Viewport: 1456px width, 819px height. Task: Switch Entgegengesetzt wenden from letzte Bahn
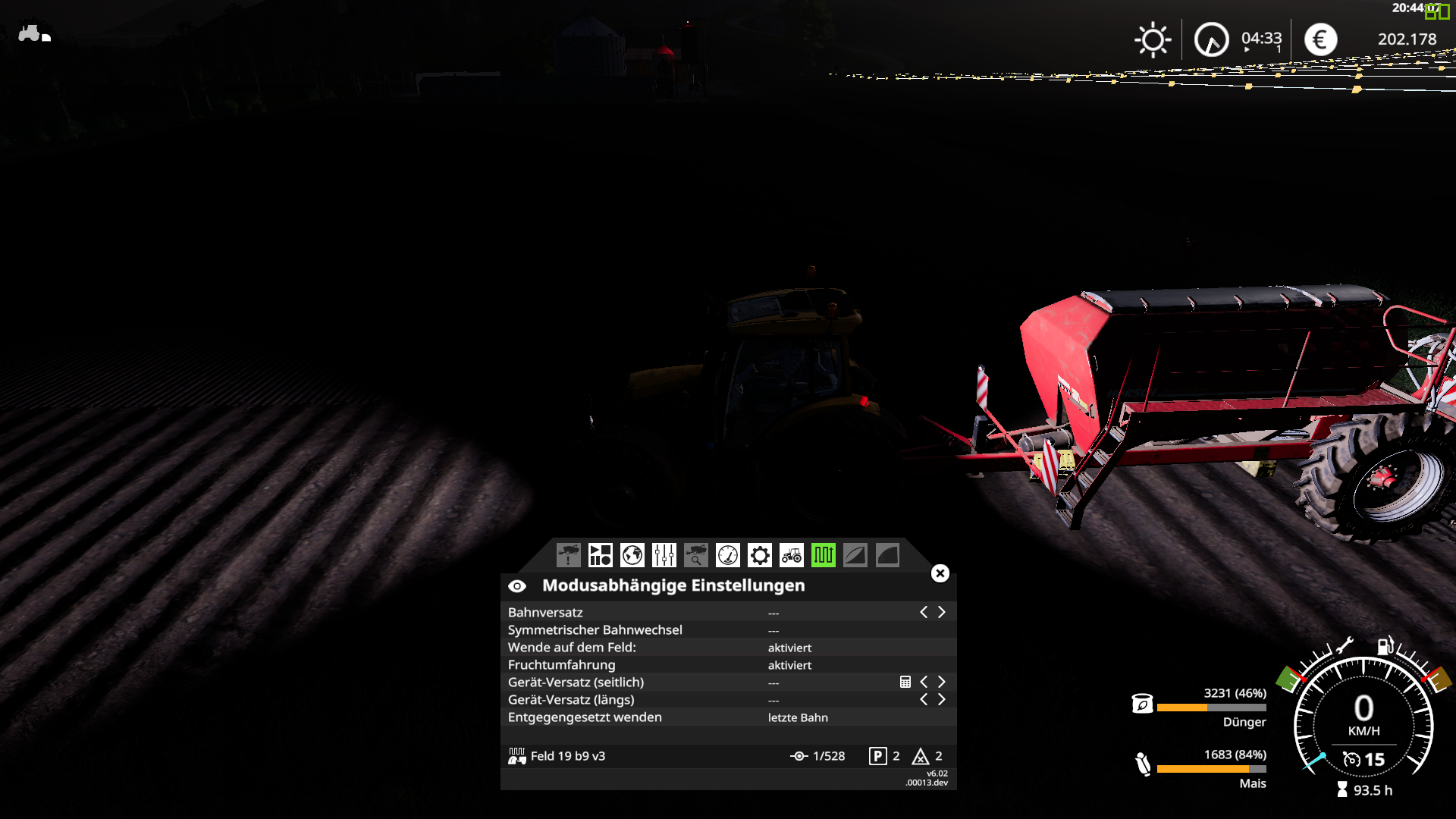tap(796, 717)
